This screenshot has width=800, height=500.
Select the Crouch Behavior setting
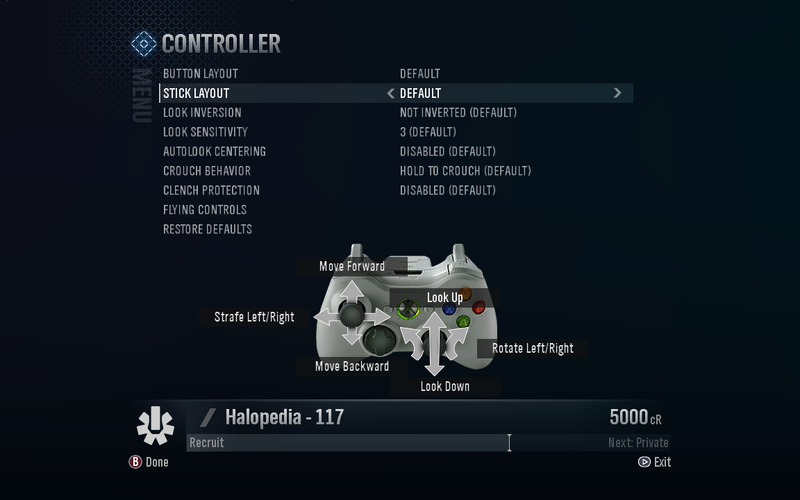click(206, 171)
